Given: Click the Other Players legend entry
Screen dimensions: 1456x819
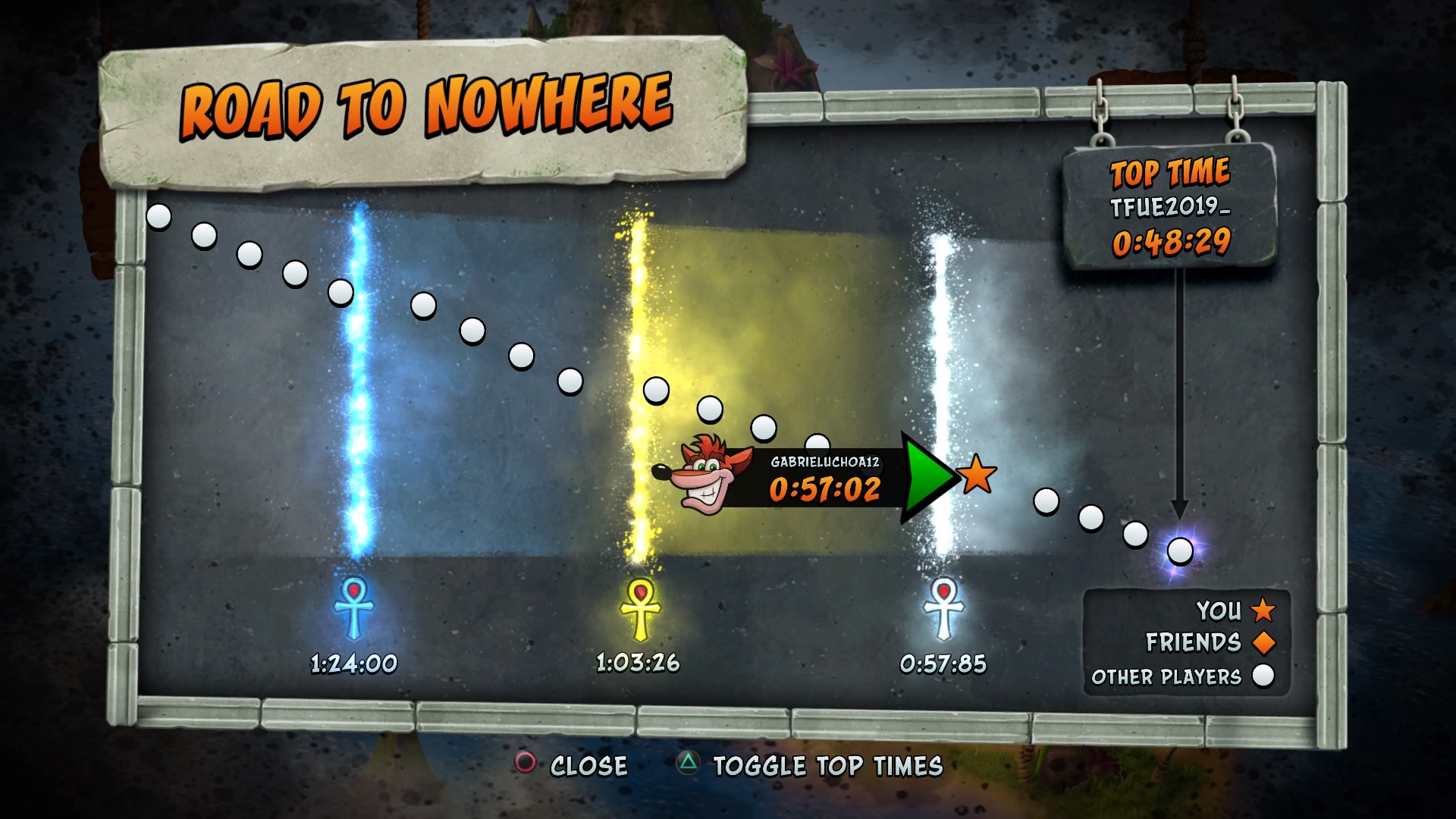Looking at the screenshot, I should pos(1183,676).
